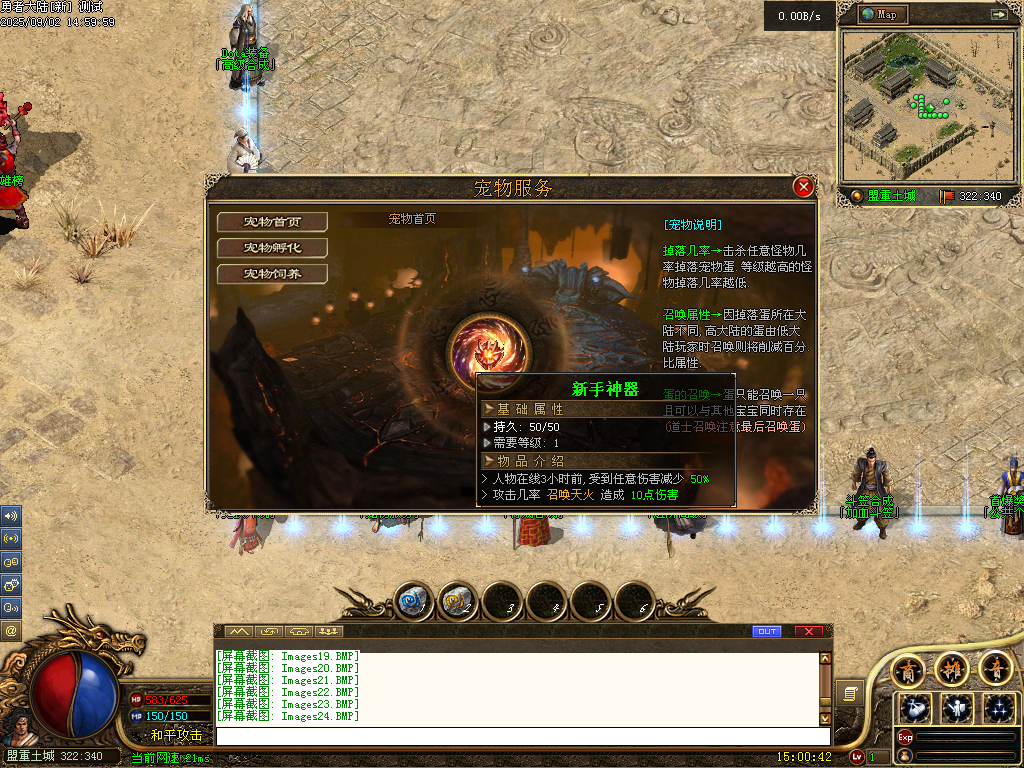
Task: Open the 雄 round button
Action: pyautogui.click(x=952, y=669)
